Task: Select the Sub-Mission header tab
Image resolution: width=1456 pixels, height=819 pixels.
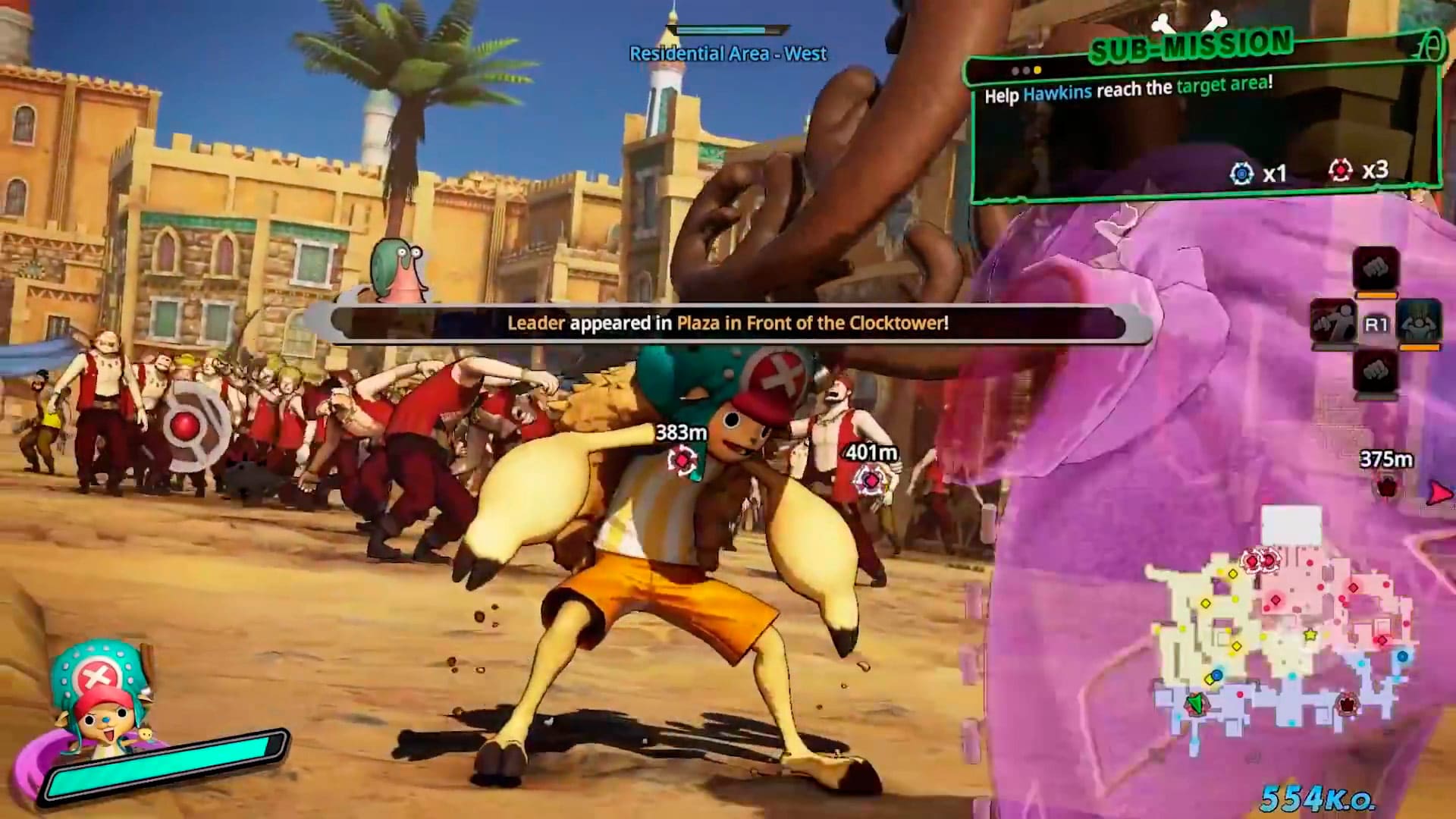Action: pyautogui.click(x=1191, y=45)
